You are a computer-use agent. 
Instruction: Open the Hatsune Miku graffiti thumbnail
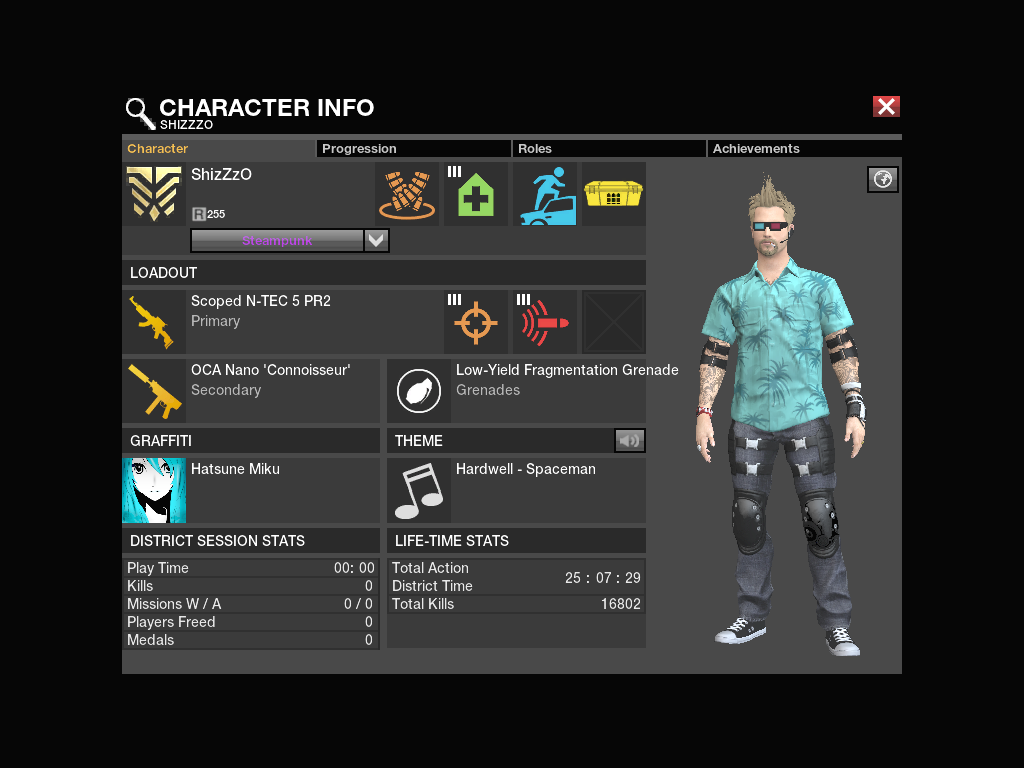coord(154,491)
